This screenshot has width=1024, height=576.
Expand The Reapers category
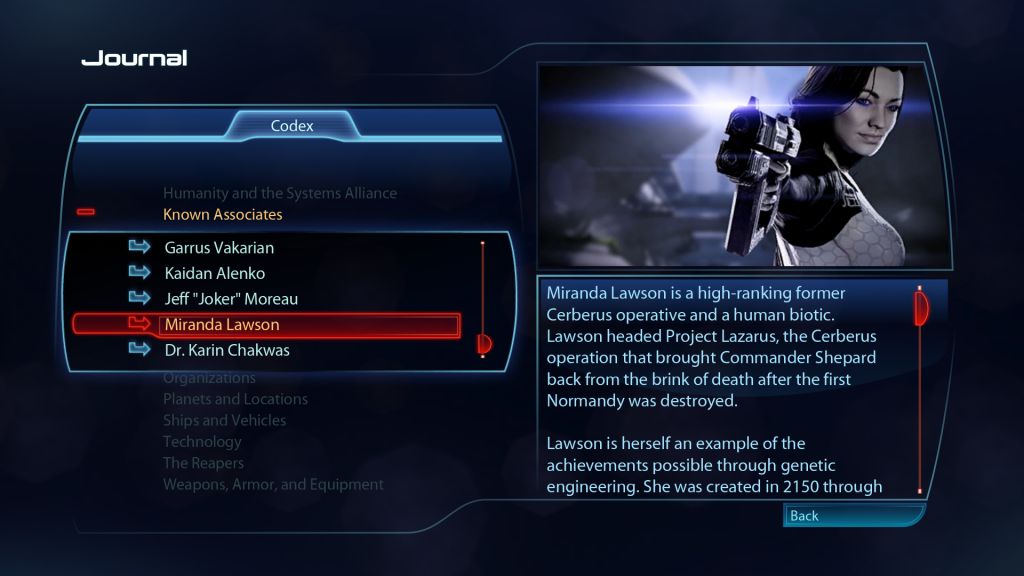[x=203, y=463]
